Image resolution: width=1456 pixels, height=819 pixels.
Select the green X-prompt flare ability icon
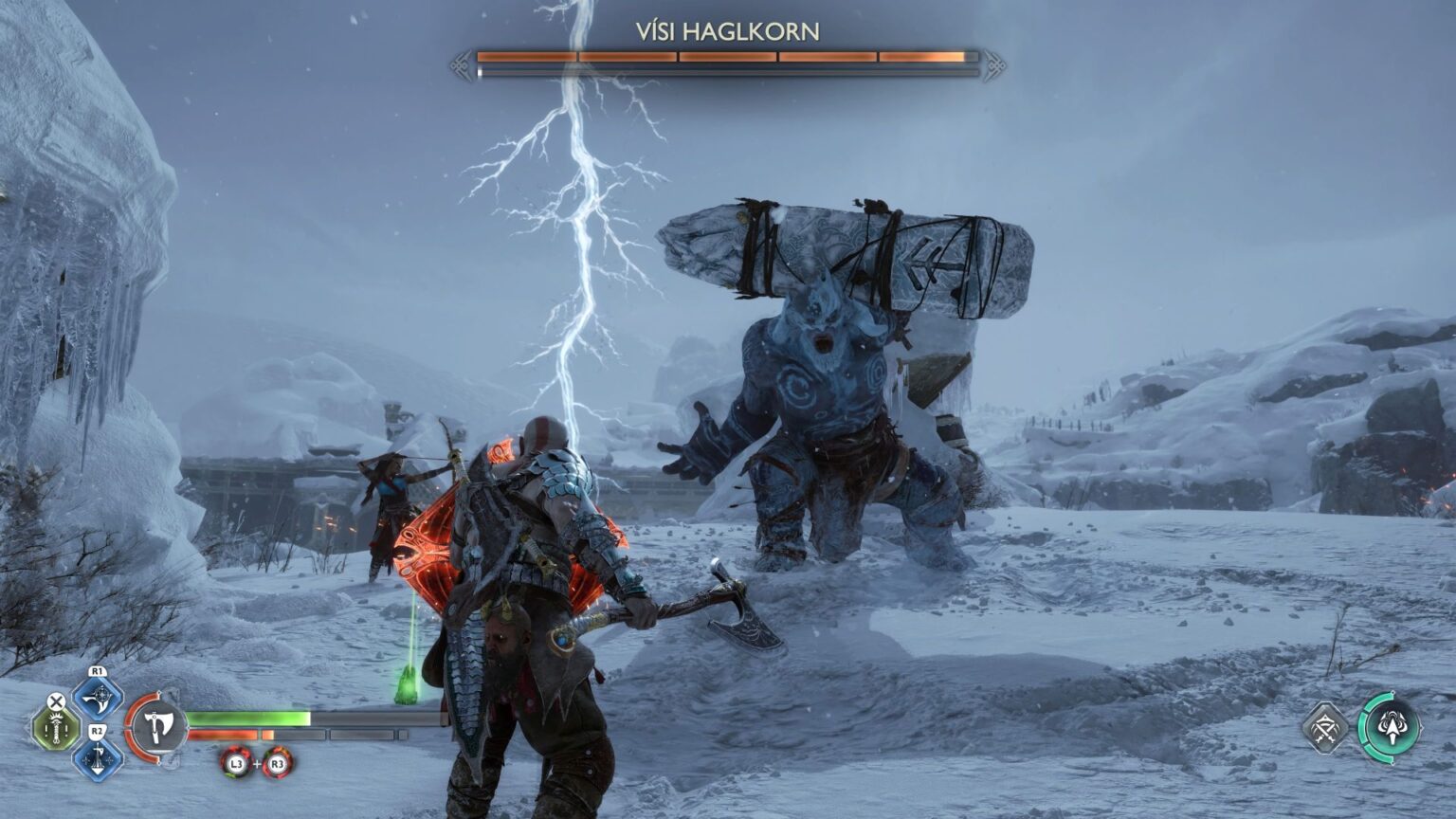point(56,726)
